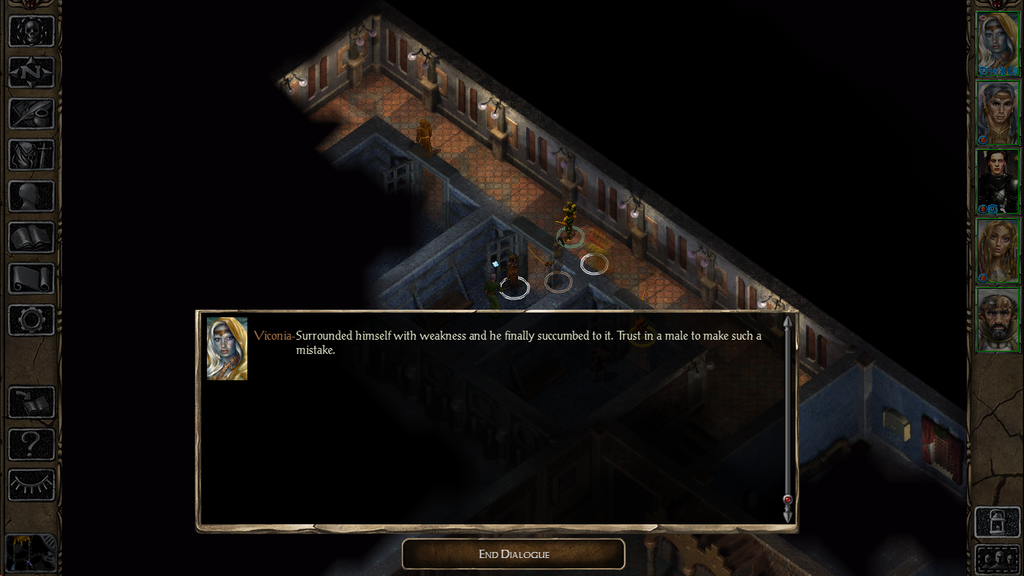This screenshot has height=576, width=1024.
Task: End the dialogue with Viconia
Action: point(513,554)
